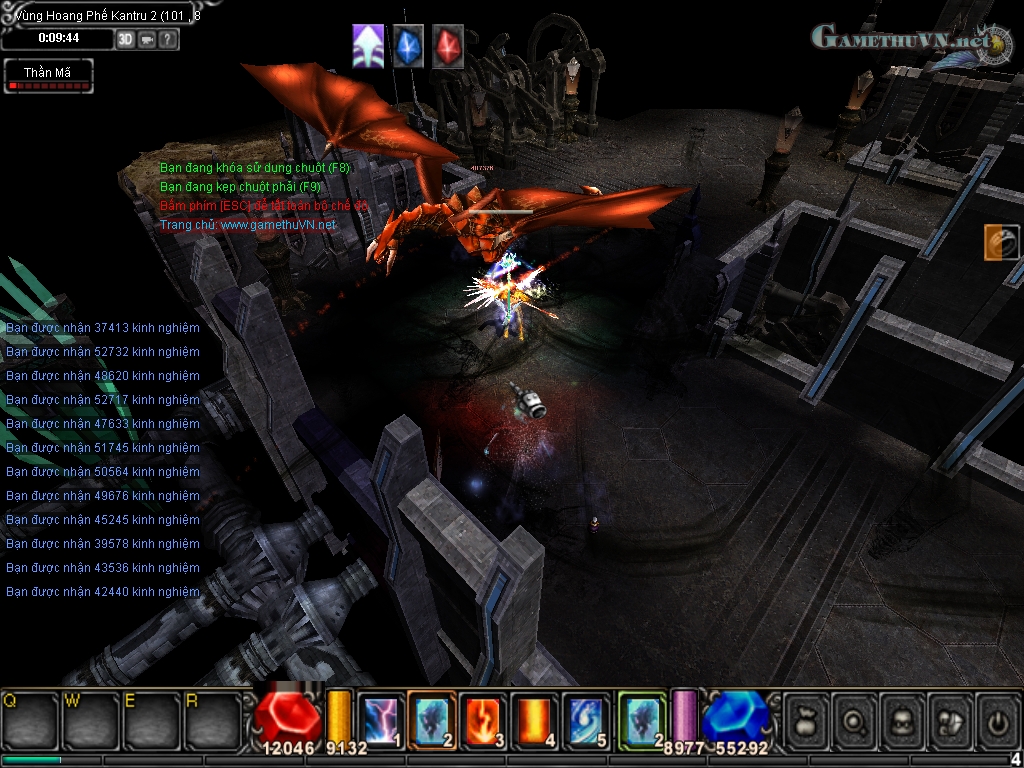Select the blue crystal buff icon
Viewport: 1024px width, 768px height.
[408, 47]
